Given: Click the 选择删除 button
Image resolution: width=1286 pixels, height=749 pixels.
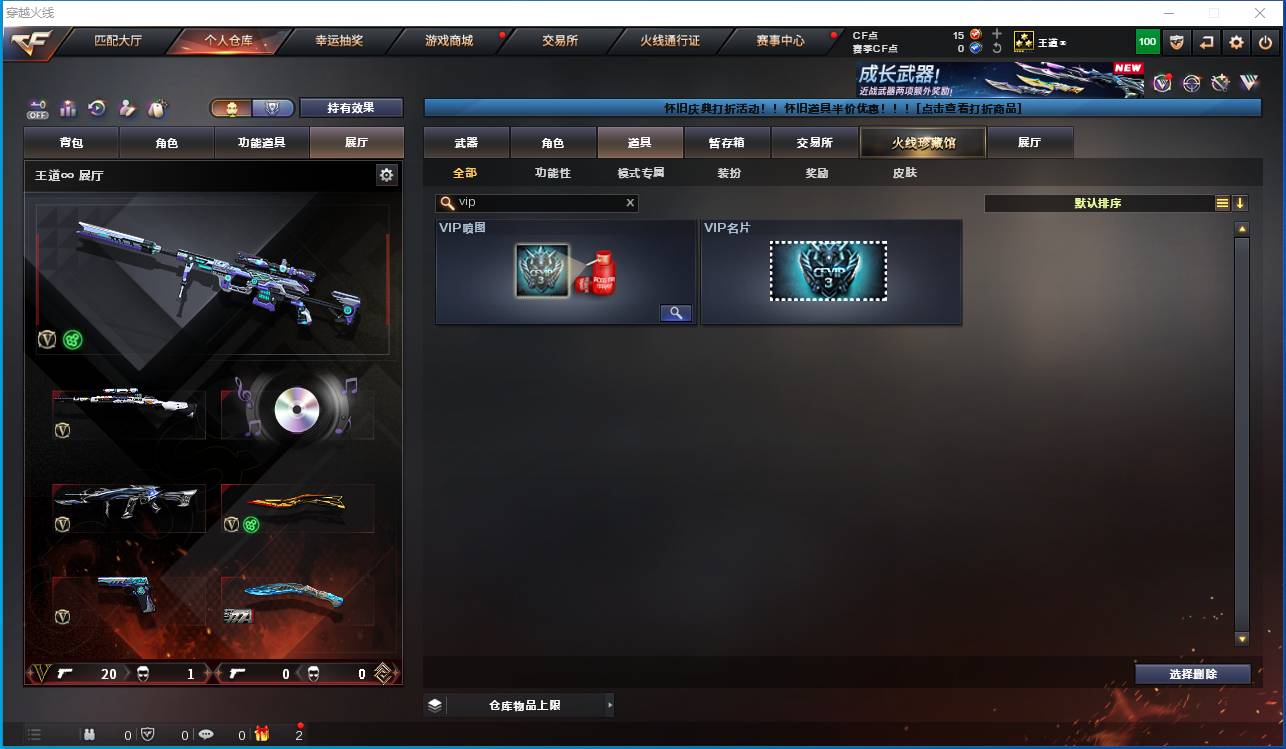Looking at the screenshot, I should (x=1192, y=674).
